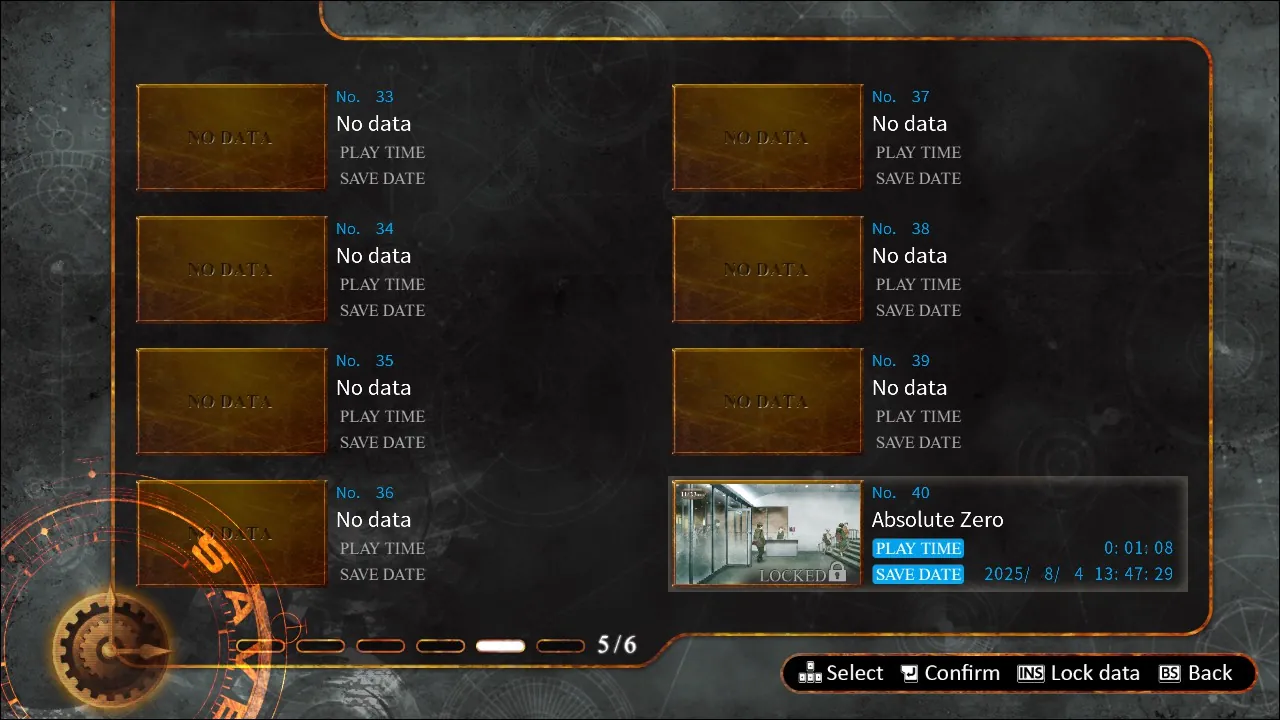Switch to page 2 using the second page indicator
The width and height of the screenshot is (1280, 720).
pos(320,645)
